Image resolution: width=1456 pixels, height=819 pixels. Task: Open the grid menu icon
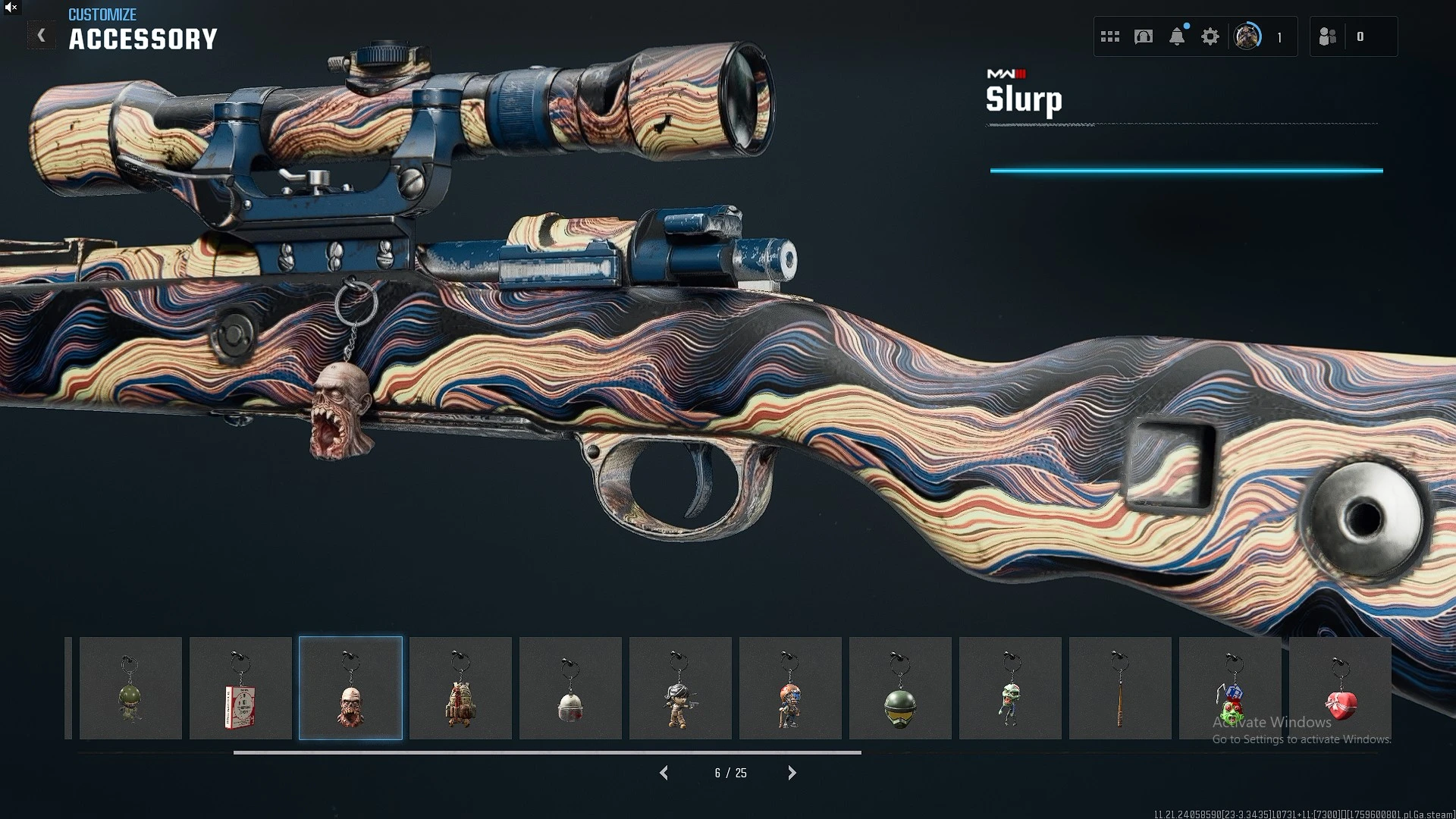[1110, 36]
